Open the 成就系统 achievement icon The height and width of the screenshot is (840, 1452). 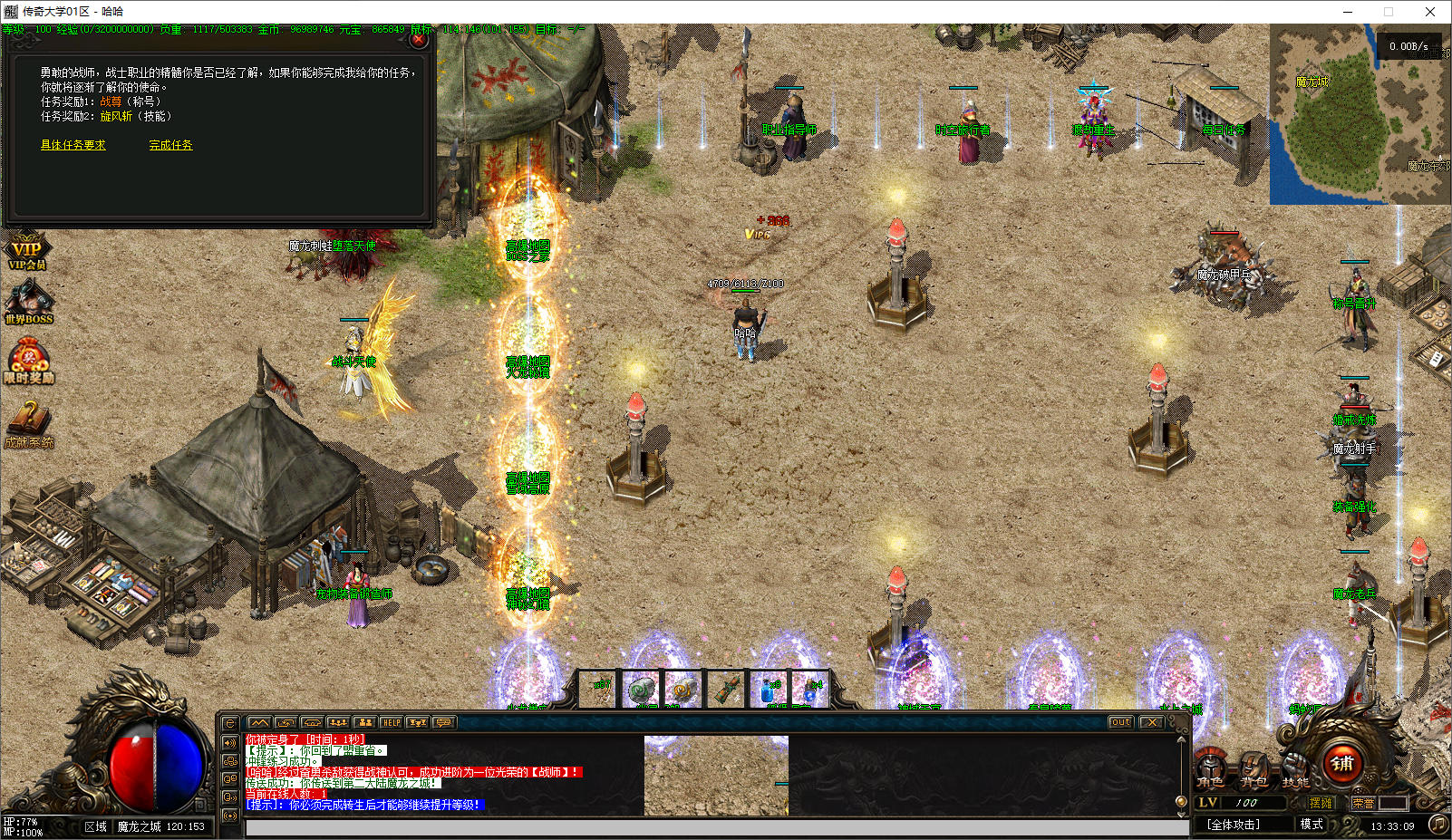[x=29, y=426]
